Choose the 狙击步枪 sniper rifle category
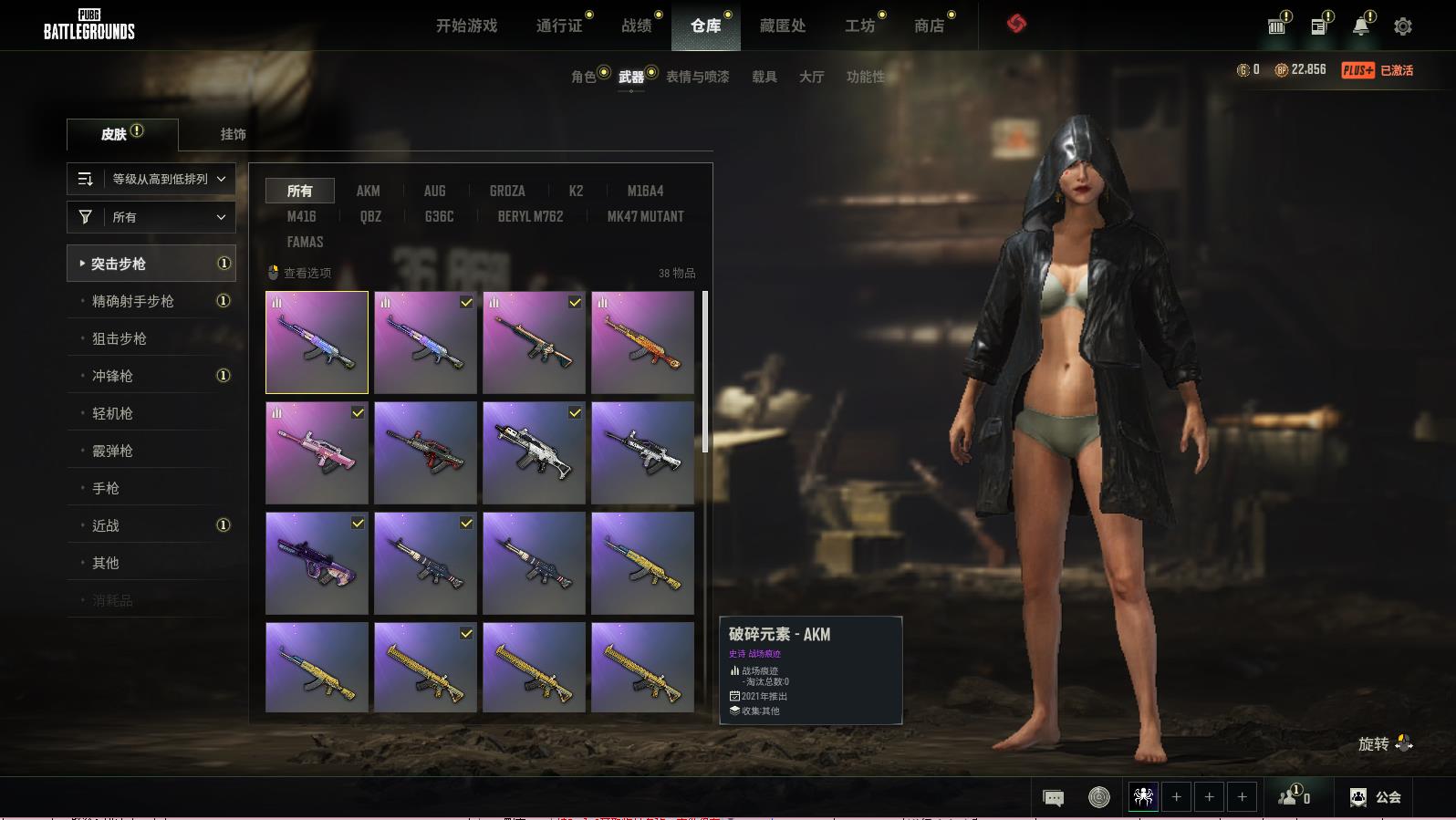 [120, 338]
